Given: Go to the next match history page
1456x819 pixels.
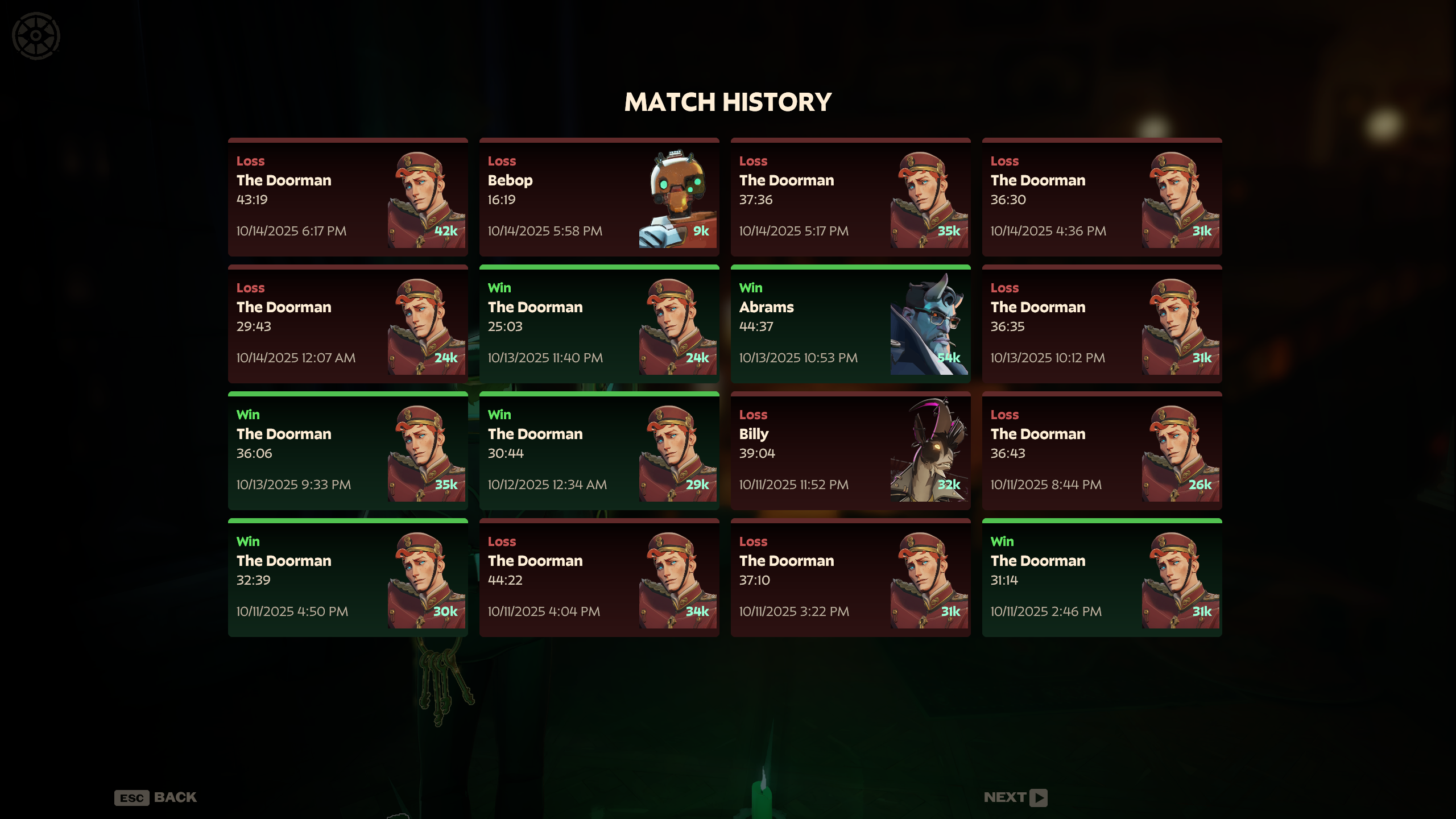Looking at the screenshot, I should click(1015, 797).
